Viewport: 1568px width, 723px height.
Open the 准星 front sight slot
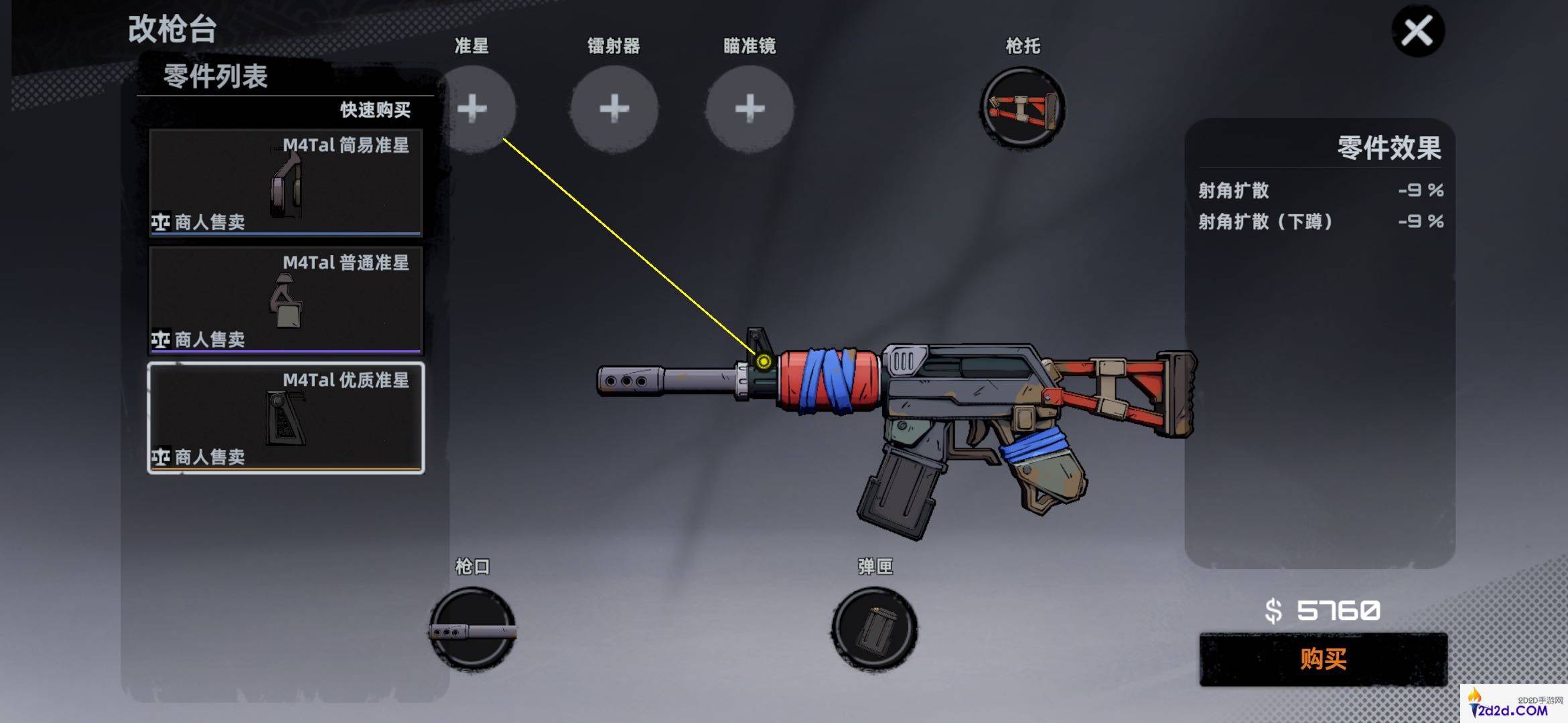click(x=473, y=108)
